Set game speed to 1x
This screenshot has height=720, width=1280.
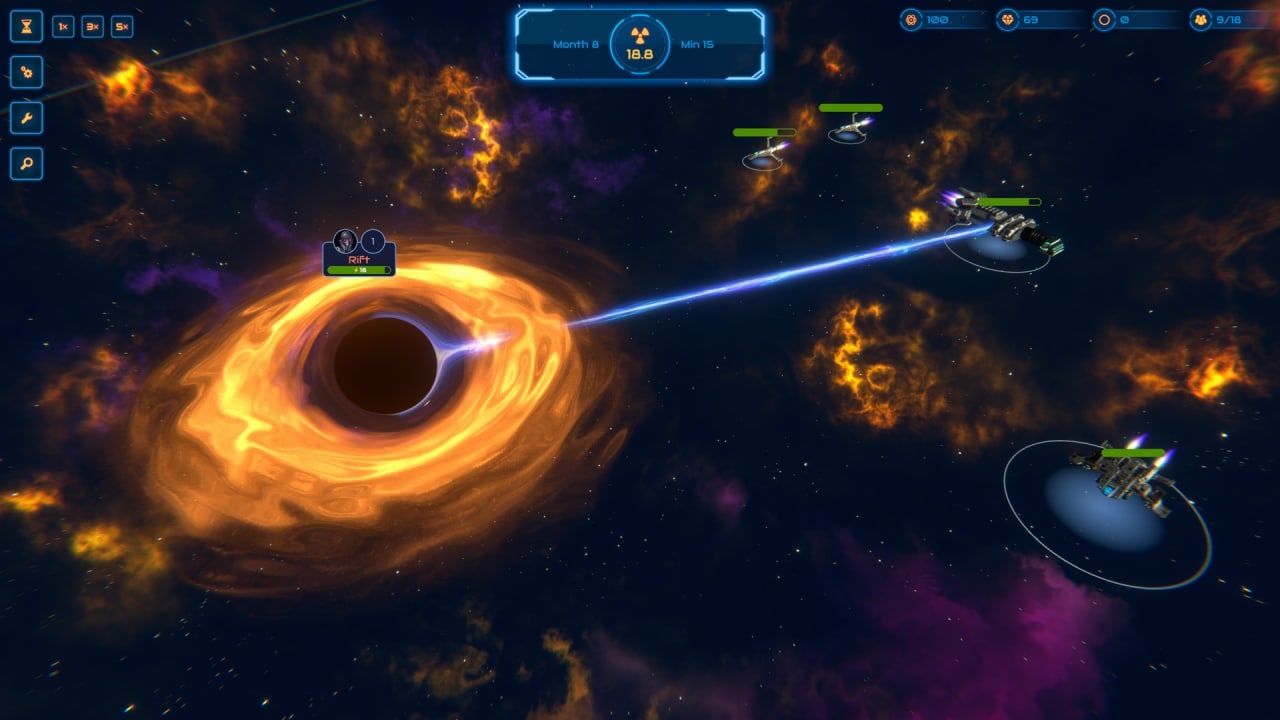[63, 27]
